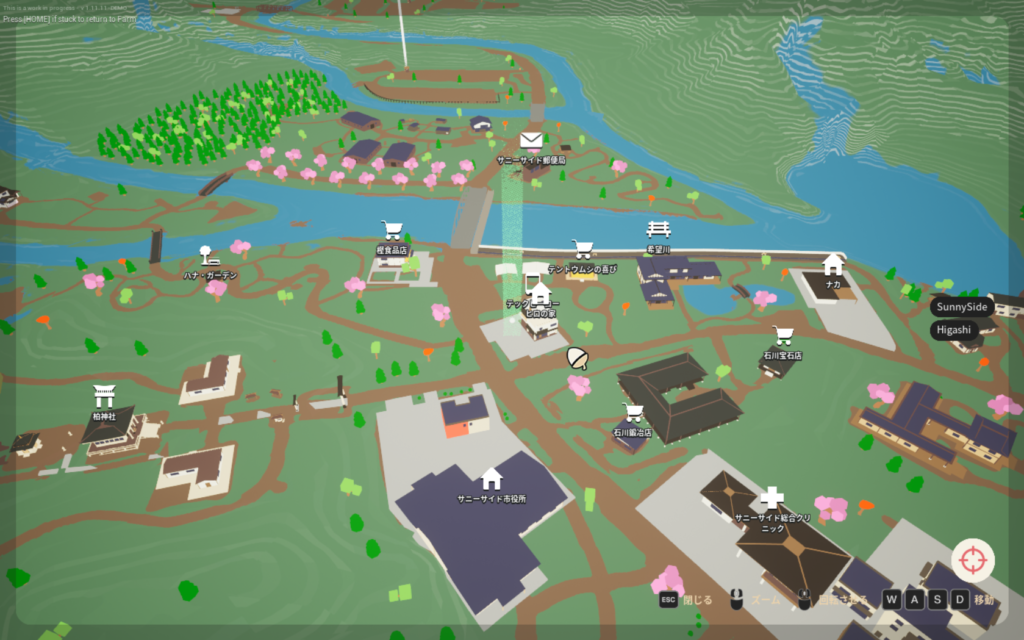Select the Sunnyside post office envelope marker
1024x640 pixels.
(x=531, y=141)
